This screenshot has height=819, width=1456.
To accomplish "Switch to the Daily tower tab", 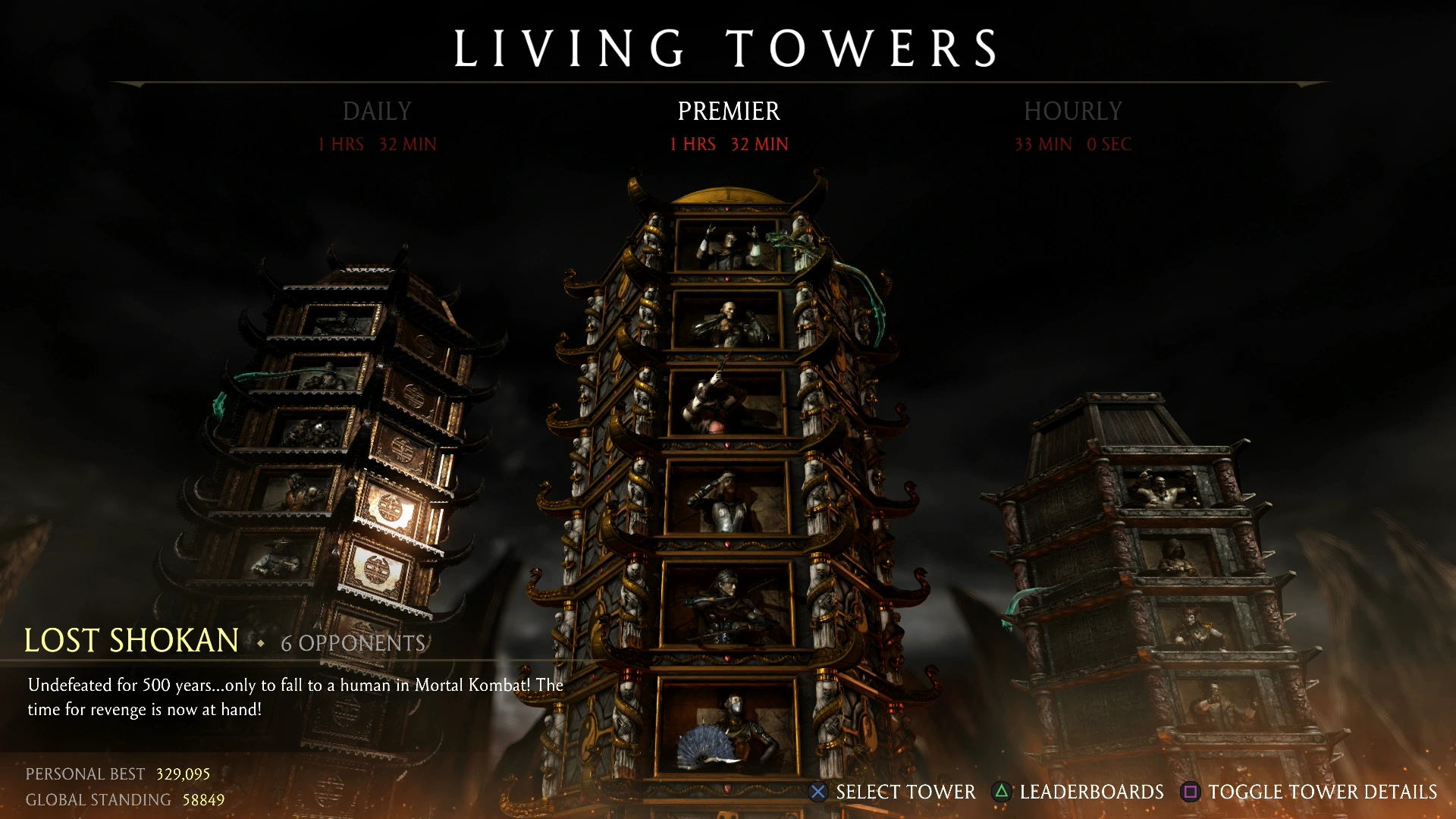I will tap(377, 111).
